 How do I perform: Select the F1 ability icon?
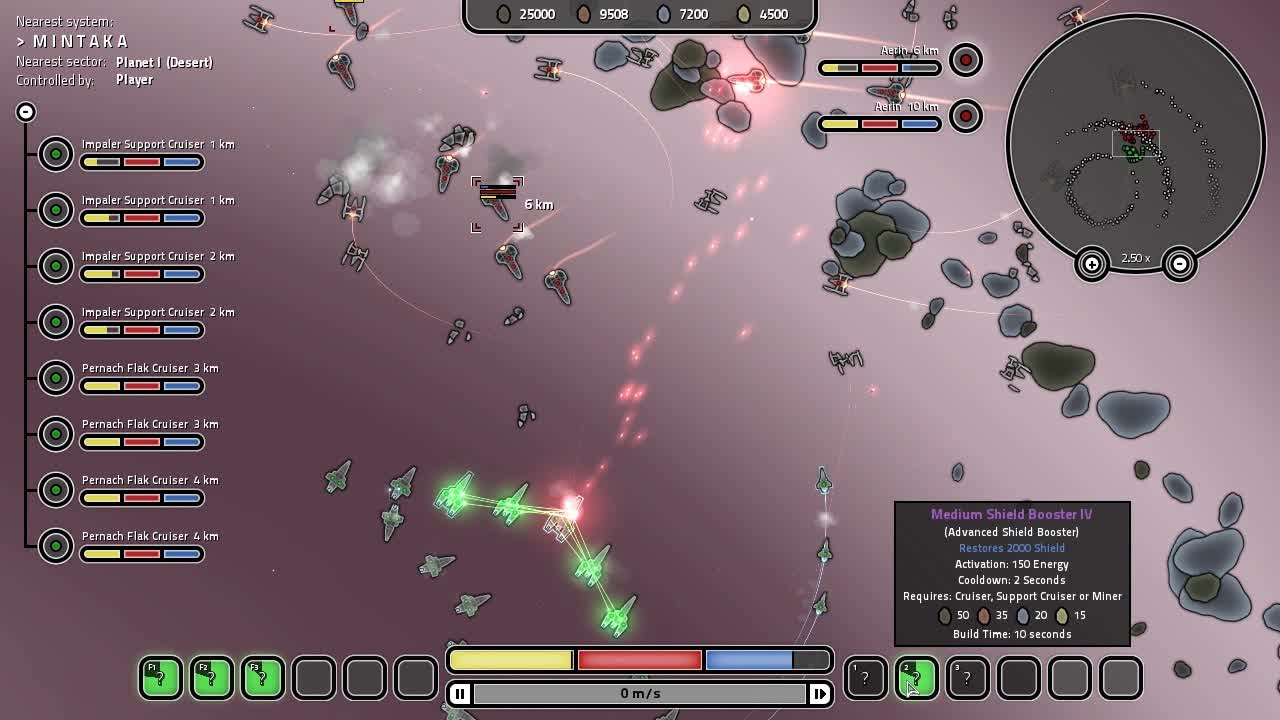[160, 678]
